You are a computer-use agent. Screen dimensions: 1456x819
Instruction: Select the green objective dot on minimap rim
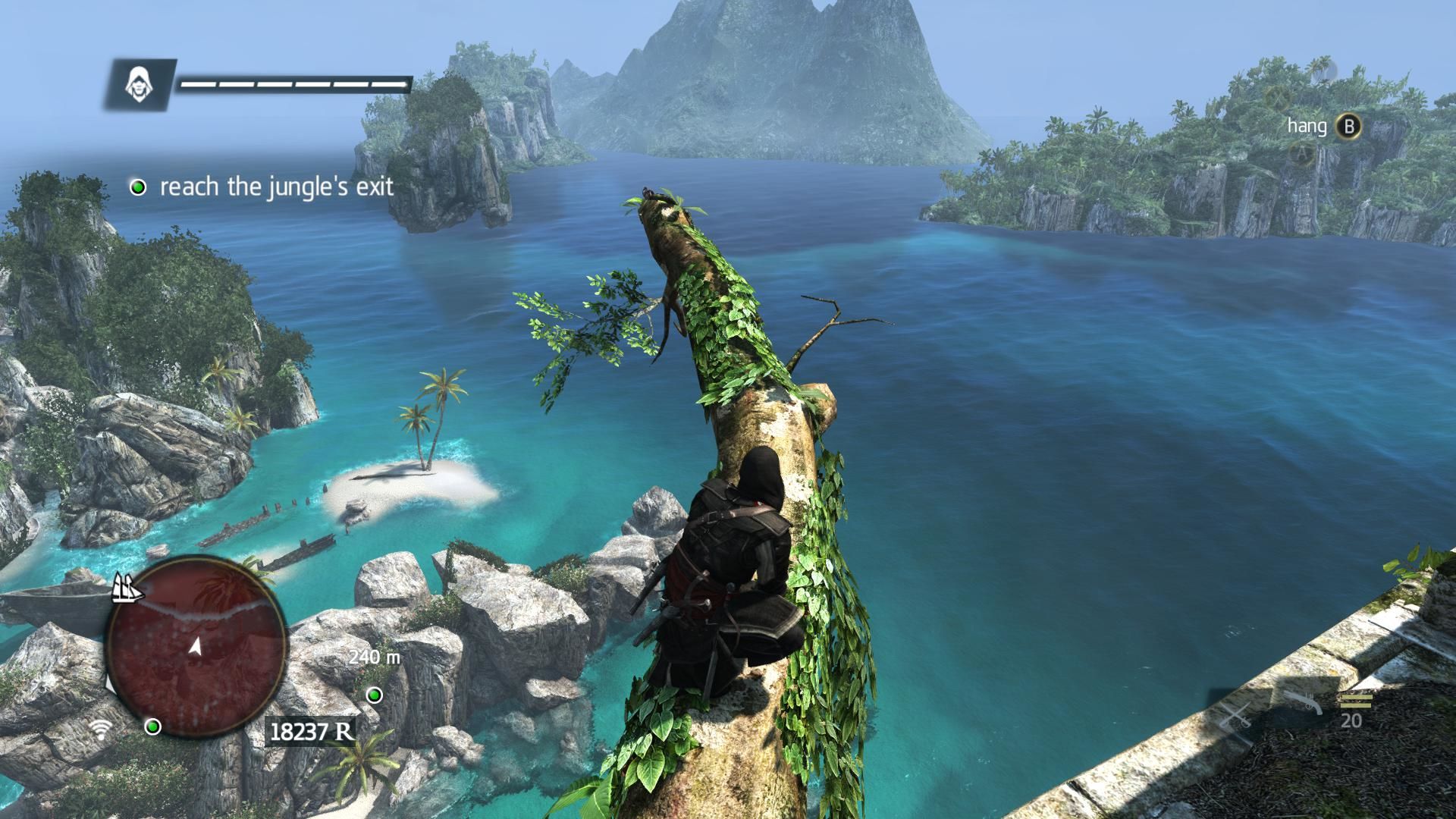point(153,727)
